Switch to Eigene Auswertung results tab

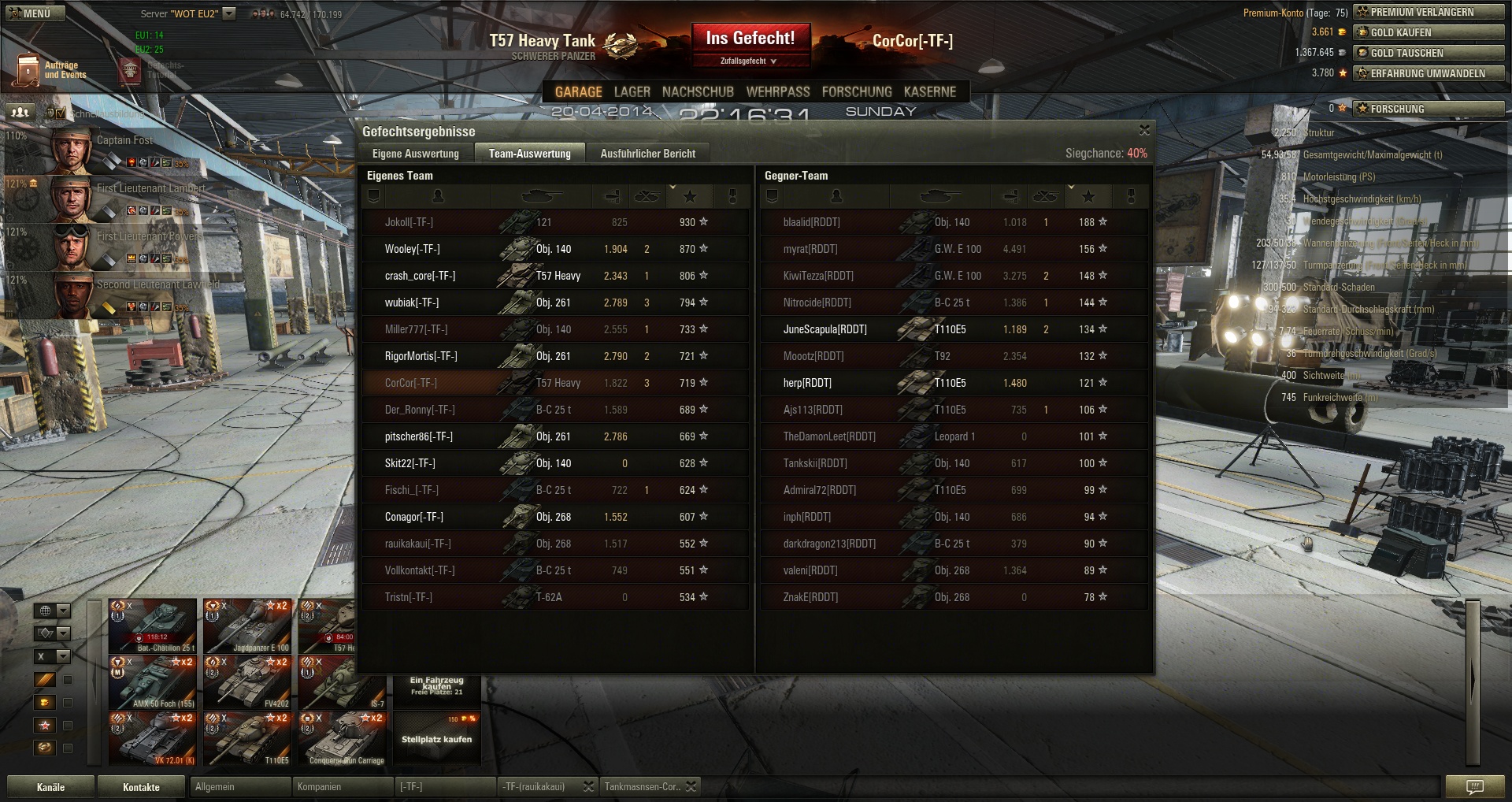click(x=415, y=154)
